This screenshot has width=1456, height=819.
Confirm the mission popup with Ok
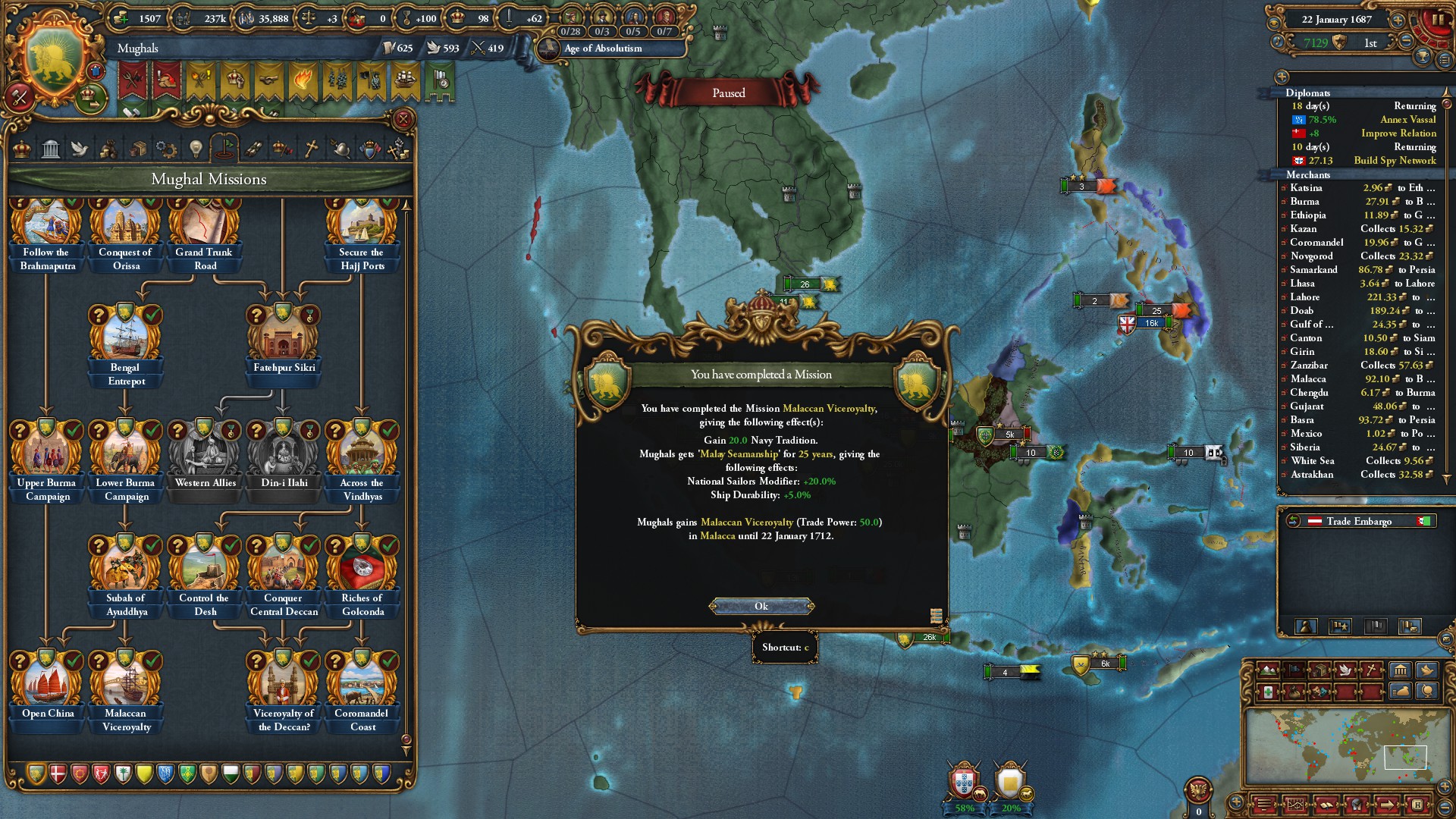click(761, 606)
